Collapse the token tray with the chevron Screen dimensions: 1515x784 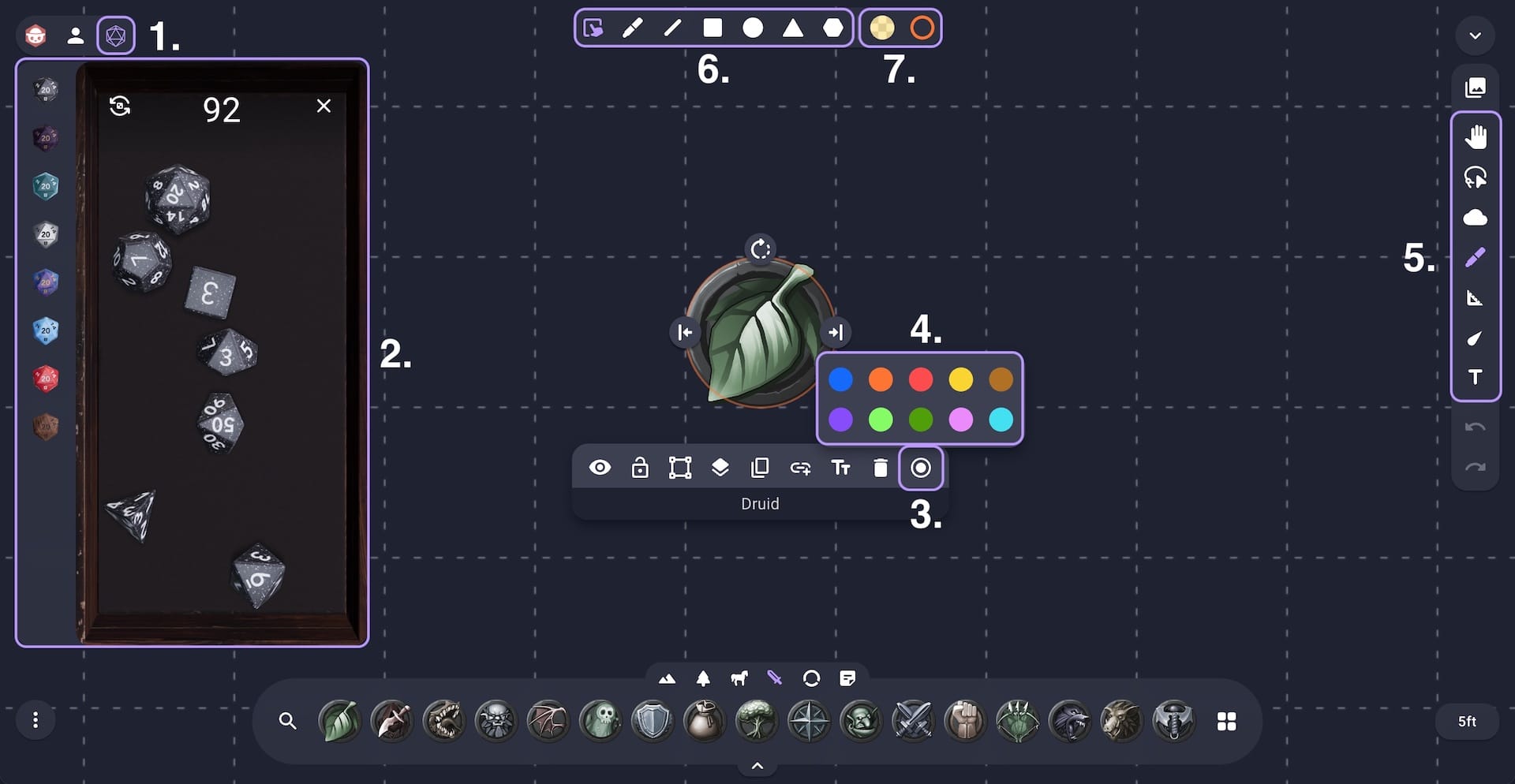click(x=757, y=764)
